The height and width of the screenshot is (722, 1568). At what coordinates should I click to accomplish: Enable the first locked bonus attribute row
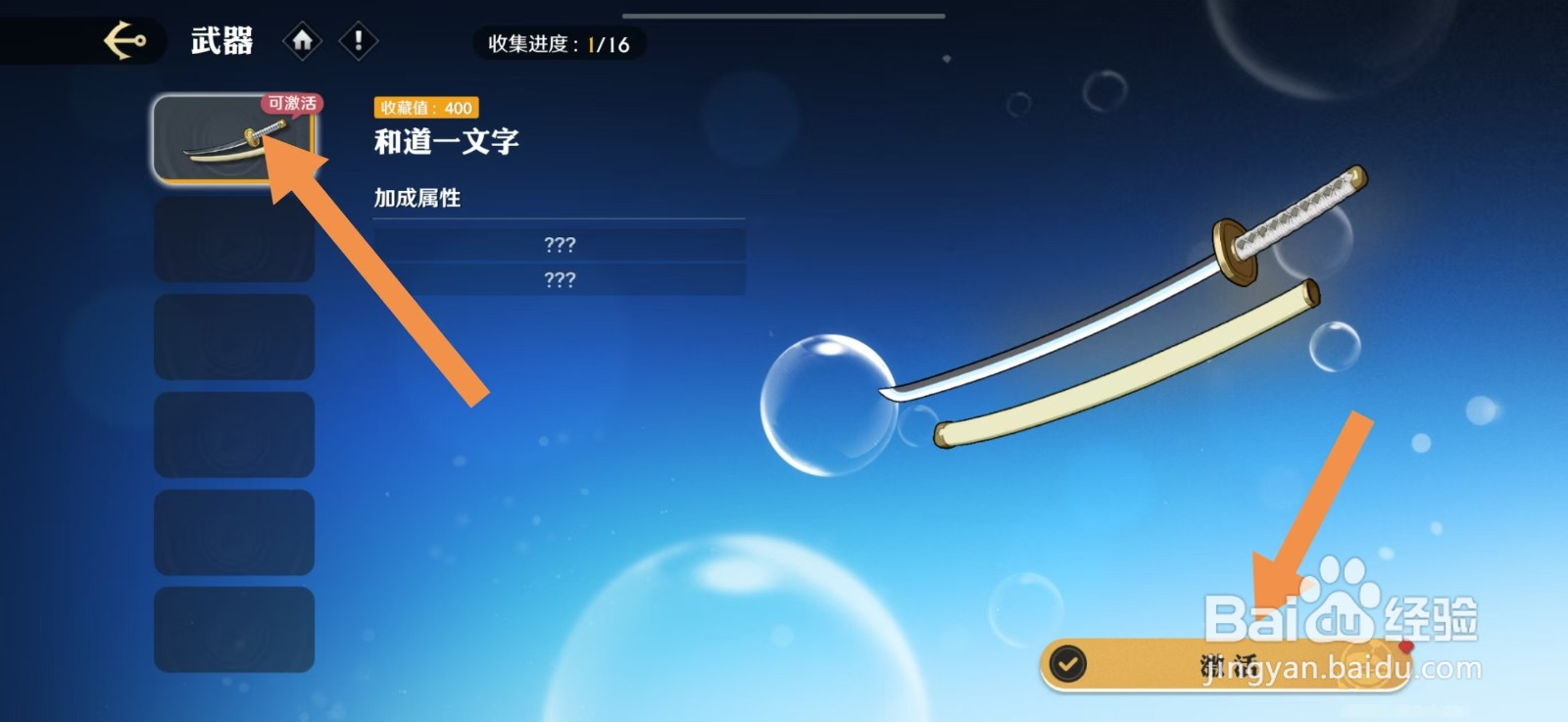(x=559, y=246)
